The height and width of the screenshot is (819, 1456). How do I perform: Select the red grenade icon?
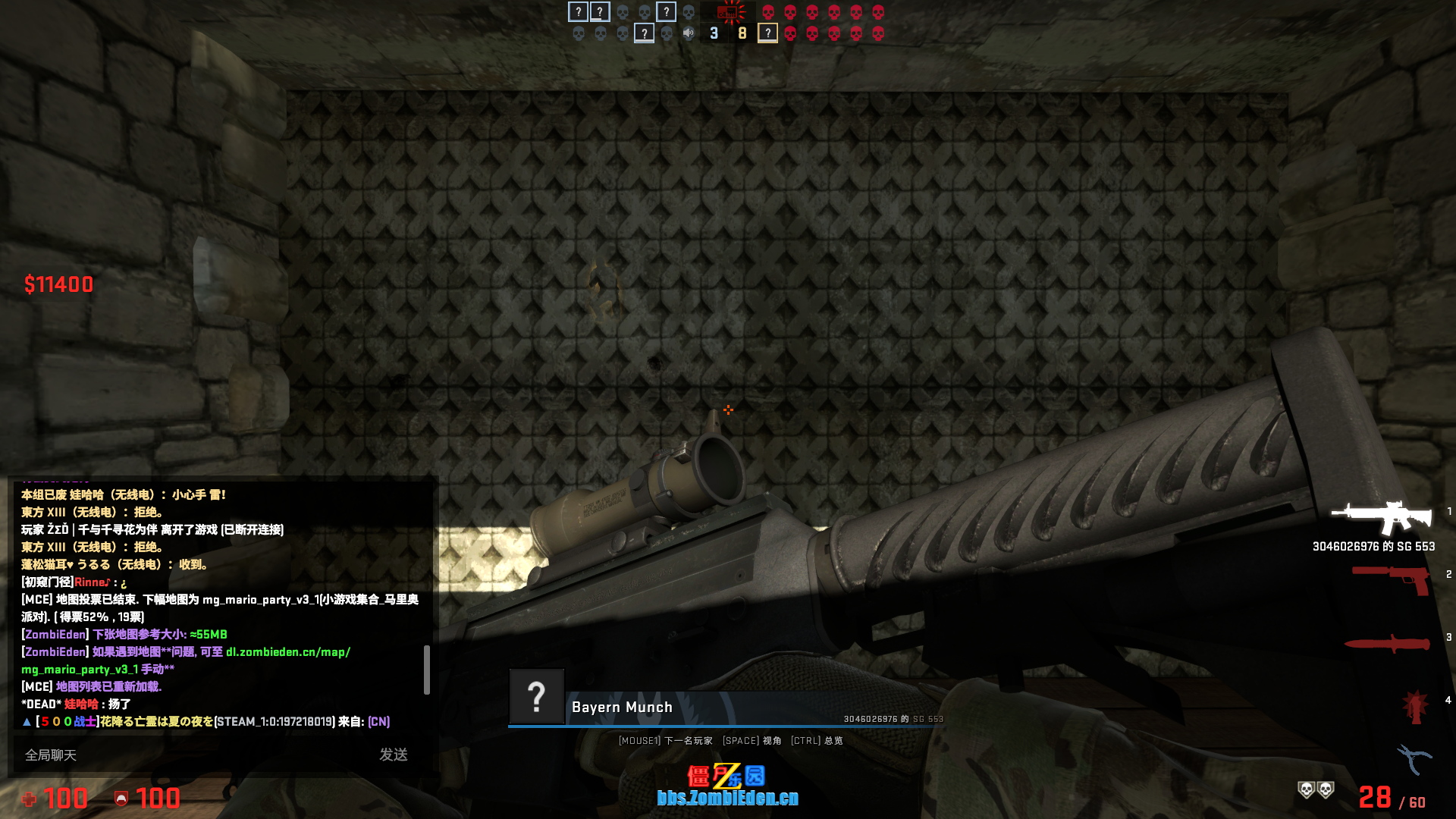point(1416,707)
